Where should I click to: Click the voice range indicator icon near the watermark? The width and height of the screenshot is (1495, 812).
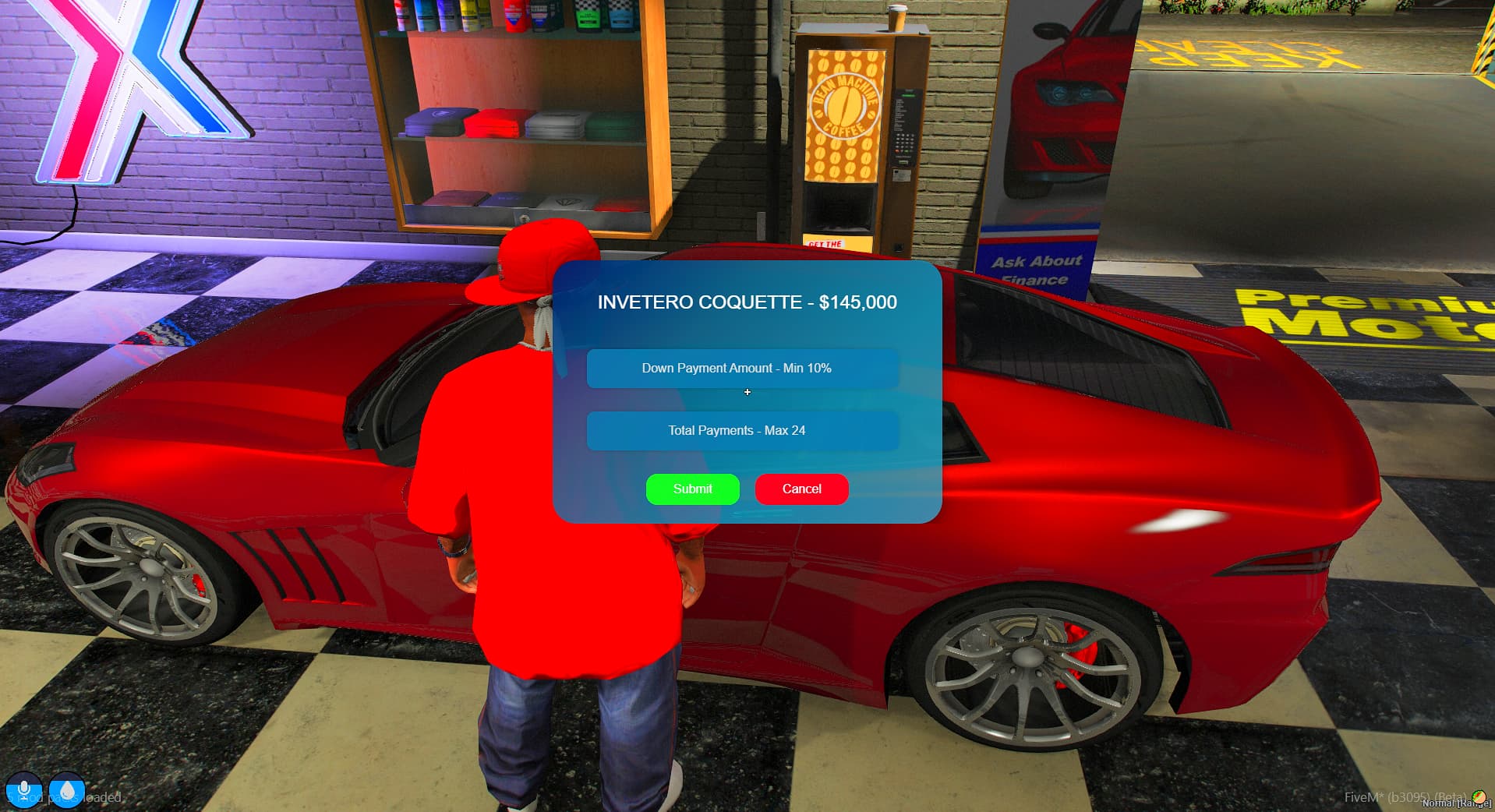1477,796
